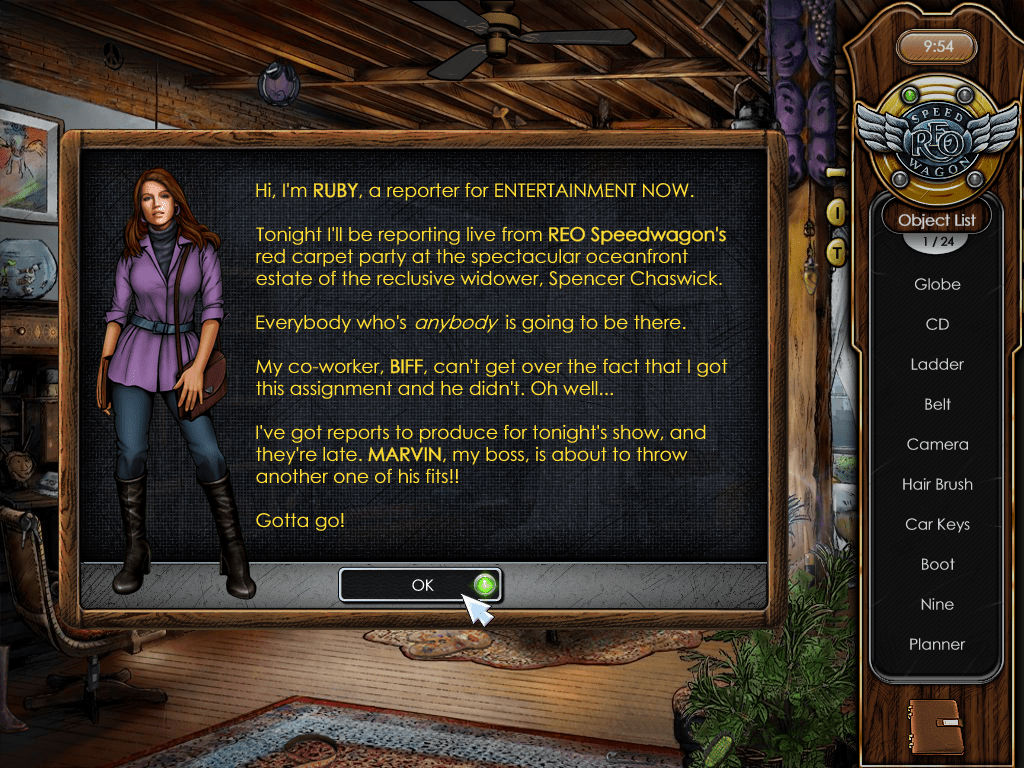Select Nine from the object list

click(x=937, y=605)
